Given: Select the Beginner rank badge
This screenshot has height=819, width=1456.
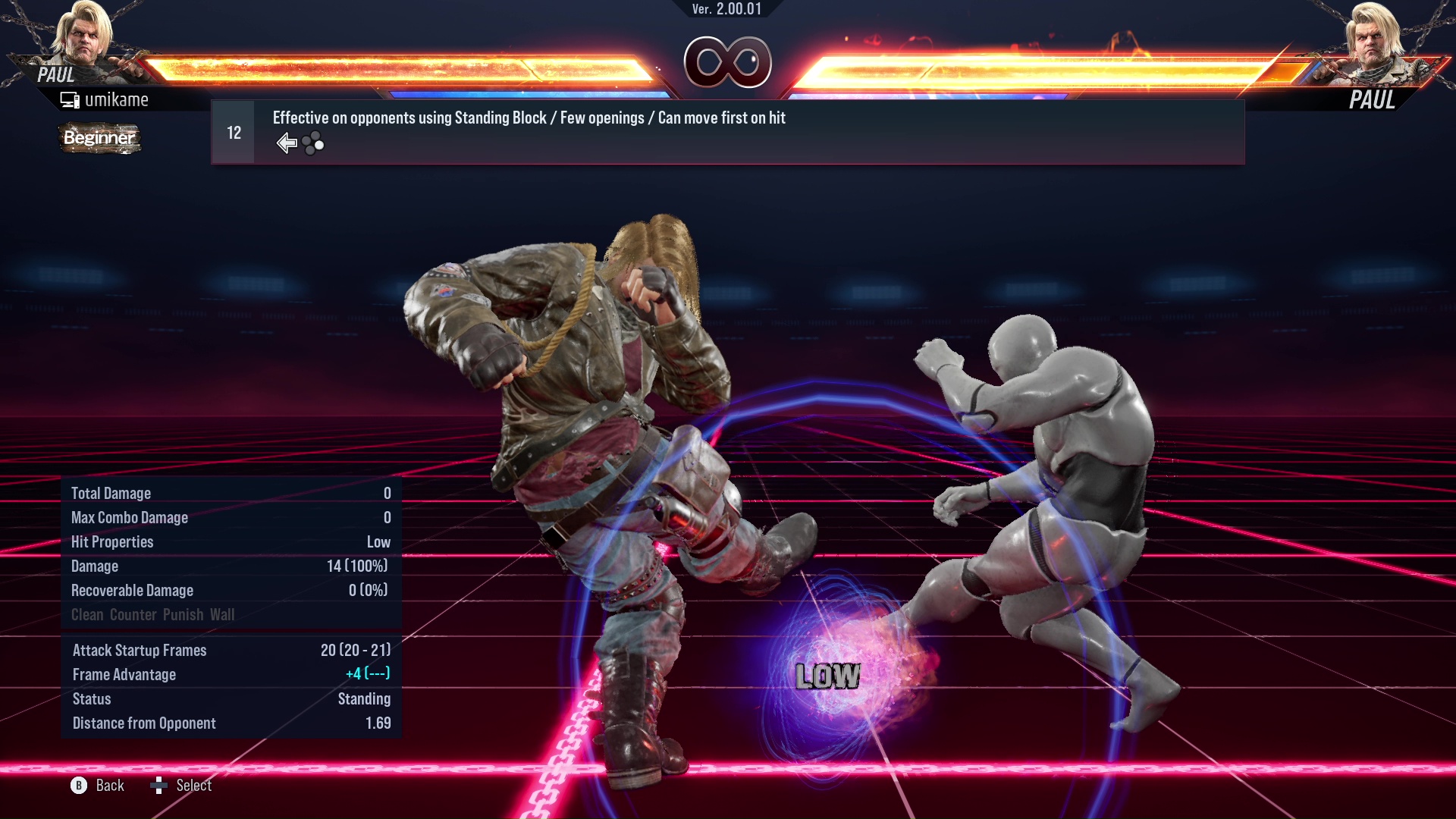Looking at the screenshot, I should coord(99,138).
